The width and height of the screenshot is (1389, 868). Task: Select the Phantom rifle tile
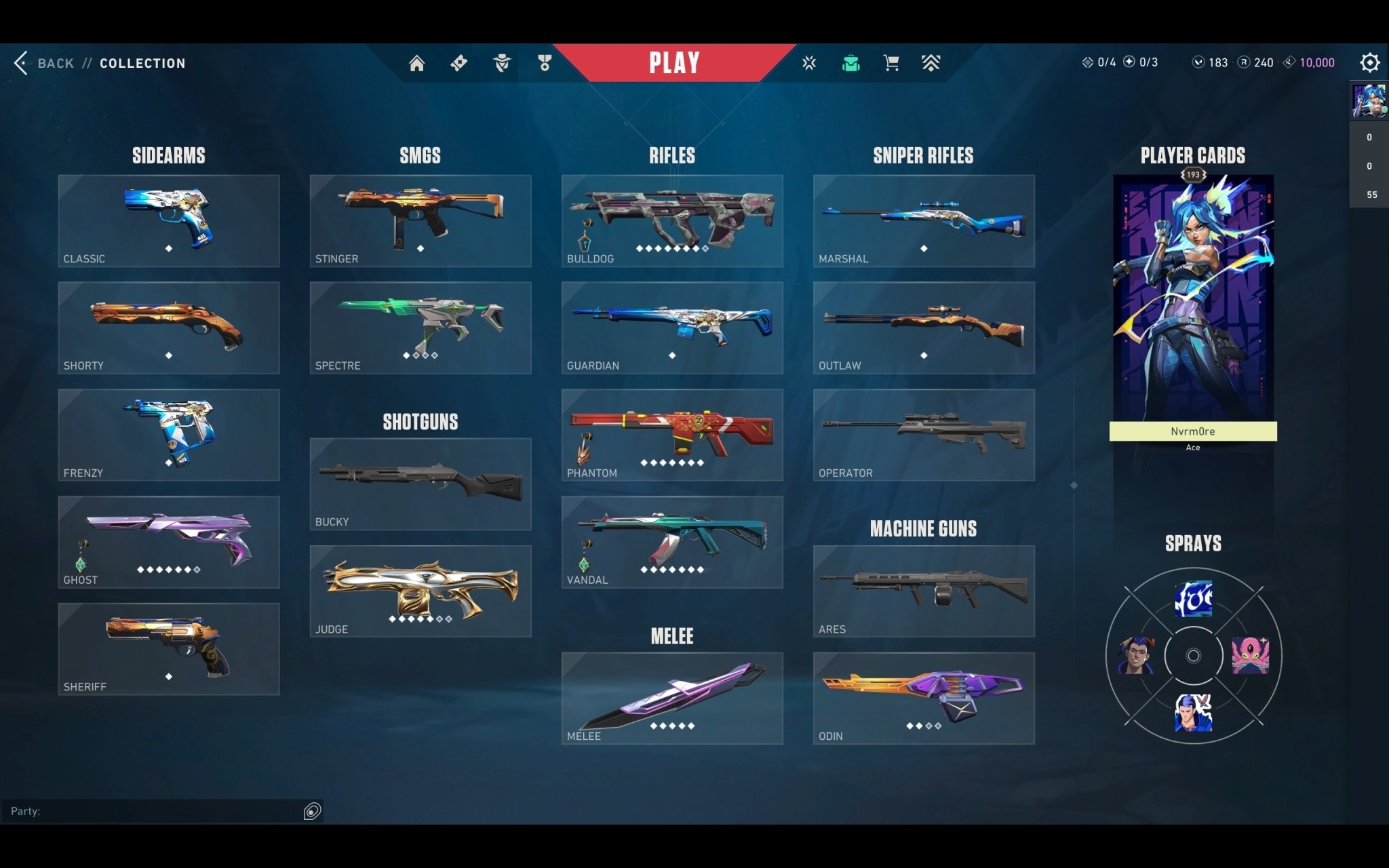point(672,435)
